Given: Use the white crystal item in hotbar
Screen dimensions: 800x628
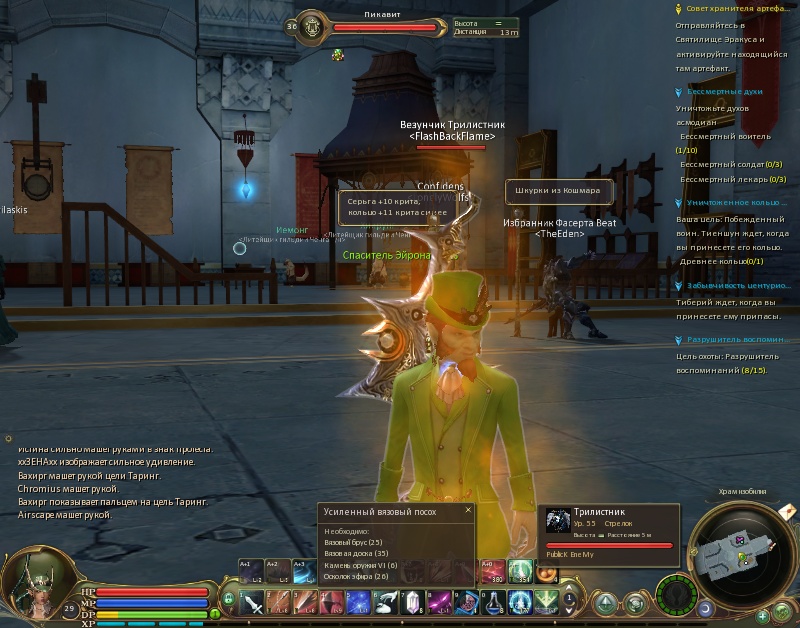Looking at the screenshot, I should 411,602.
